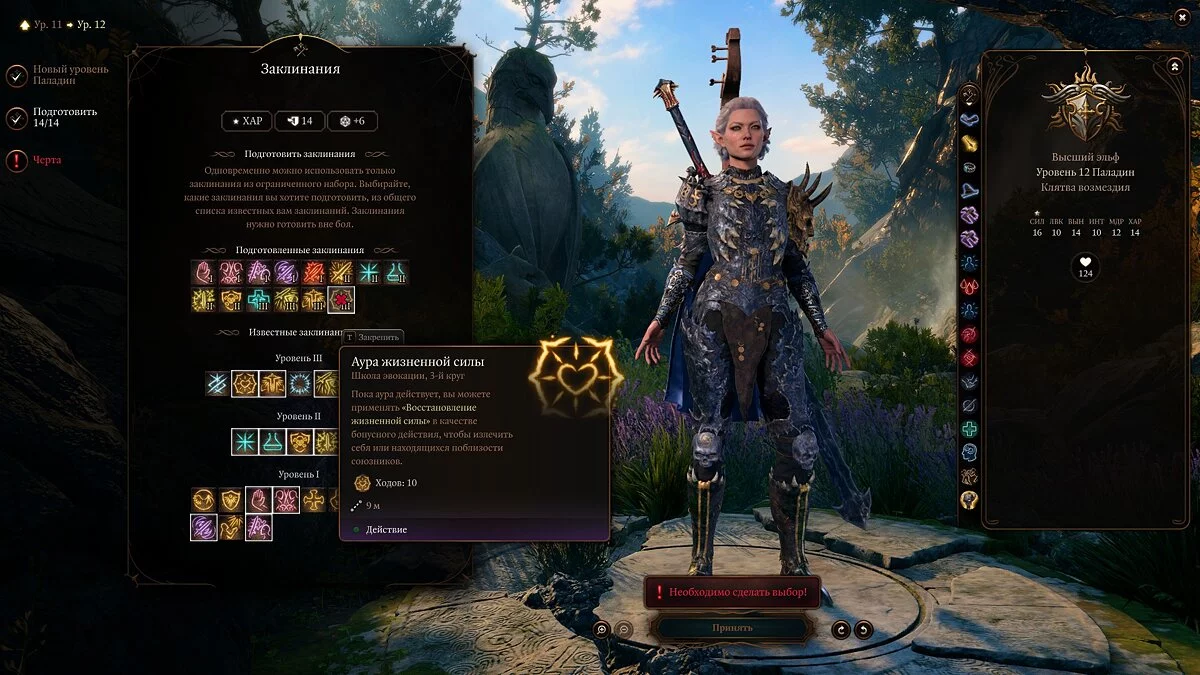Rotate the character counterclockwise with left arrow button
The width and height of the screenshot is (1200, 675).
coord(841,629)
